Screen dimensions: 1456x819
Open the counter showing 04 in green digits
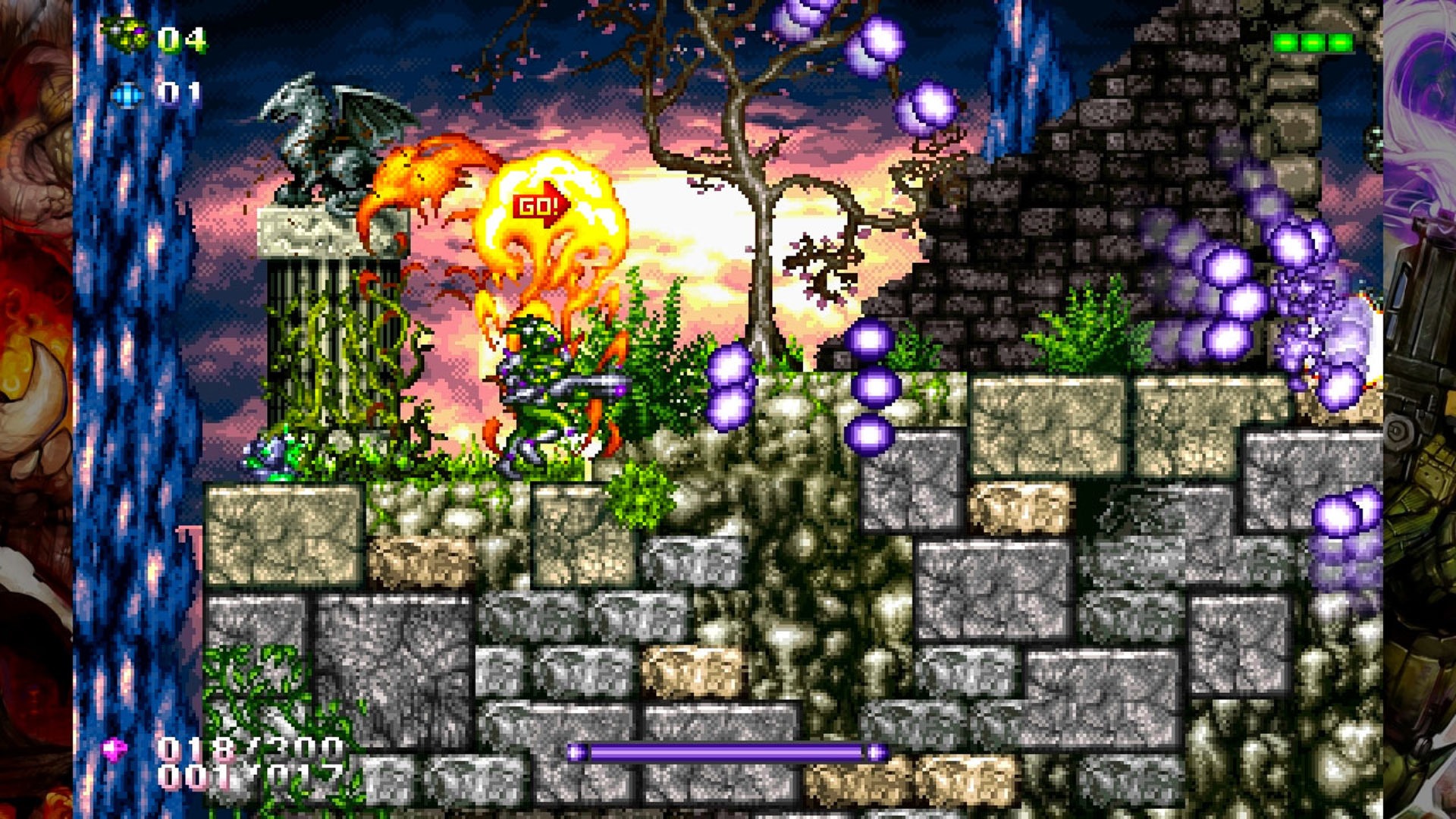coord(182,34)
